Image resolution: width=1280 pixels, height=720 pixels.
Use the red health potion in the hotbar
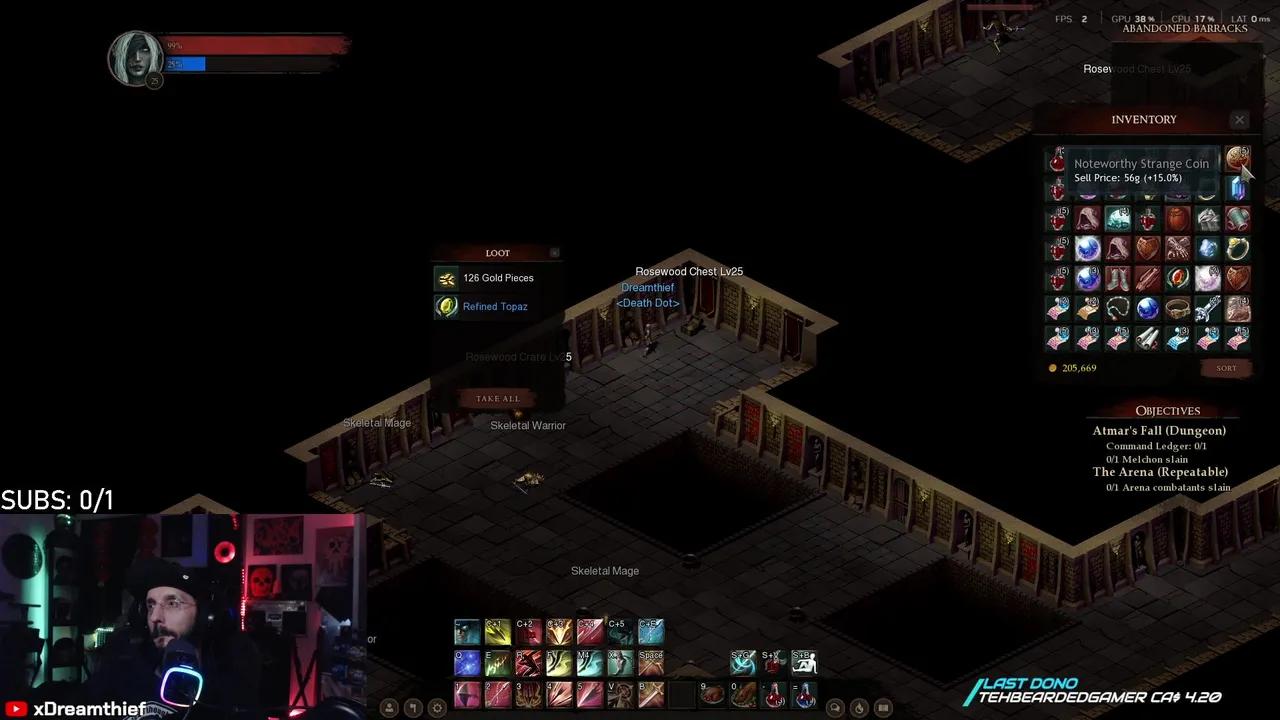click(x=773, y=694)
